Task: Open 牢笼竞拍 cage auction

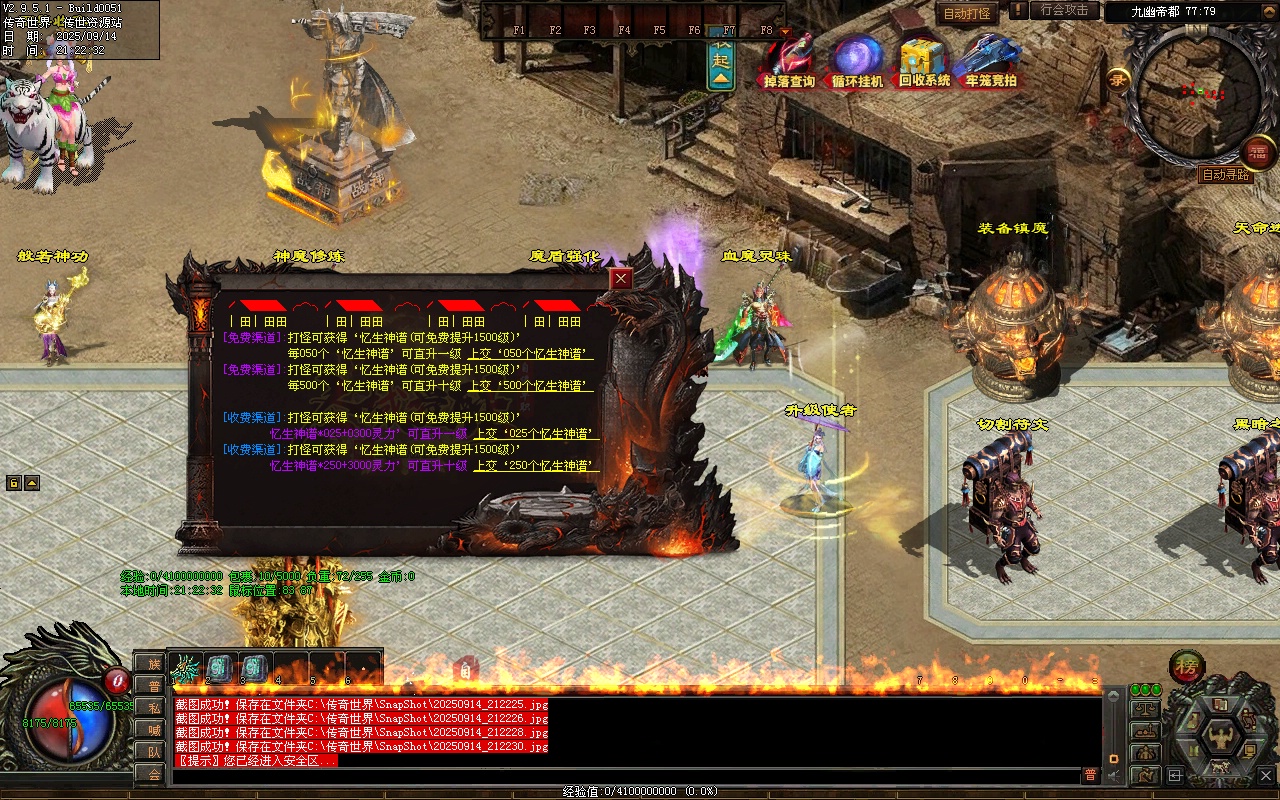Action: (990, 62)
